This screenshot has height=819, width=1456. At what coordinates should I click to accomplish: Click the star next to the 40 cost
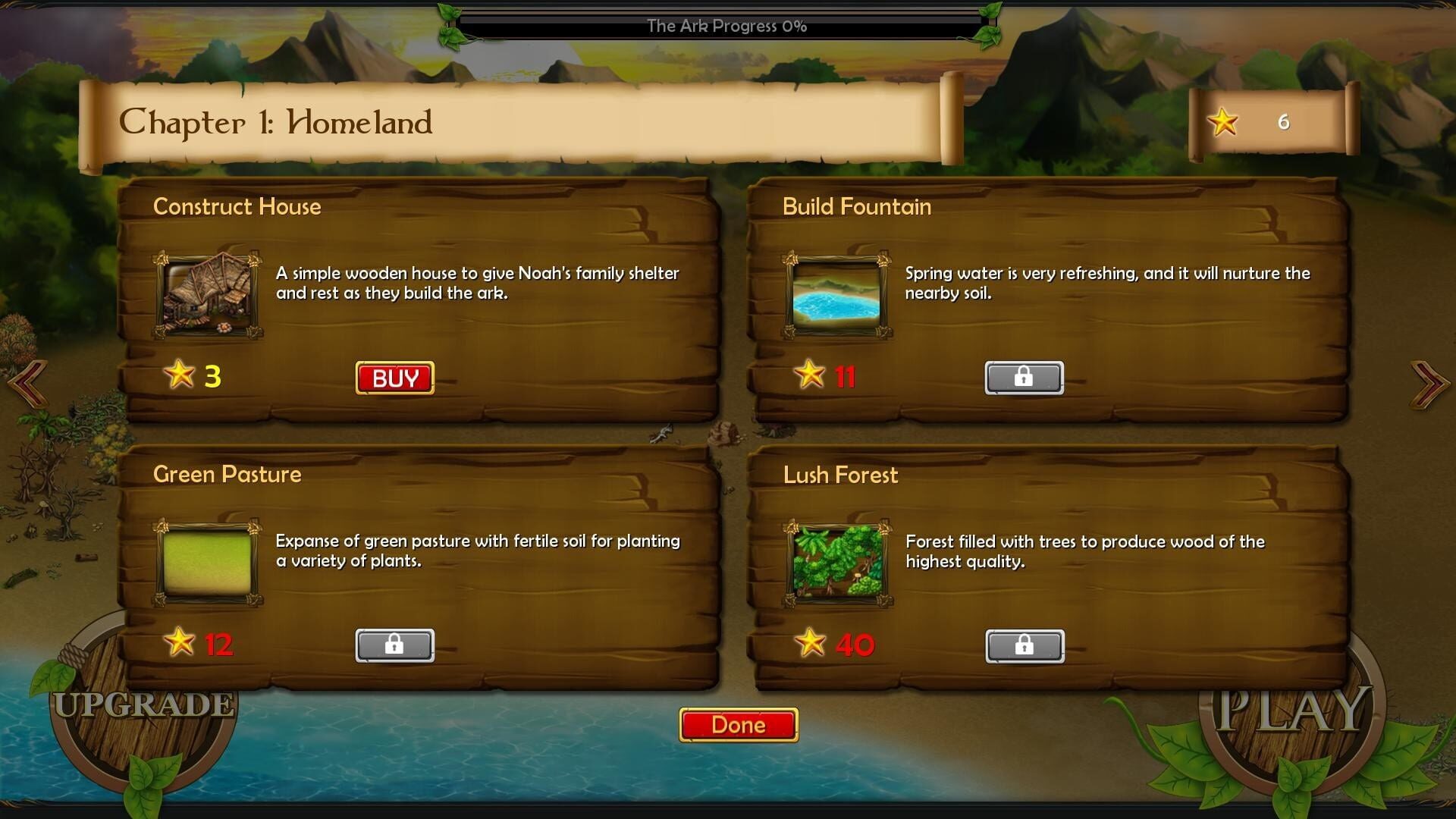810,643
